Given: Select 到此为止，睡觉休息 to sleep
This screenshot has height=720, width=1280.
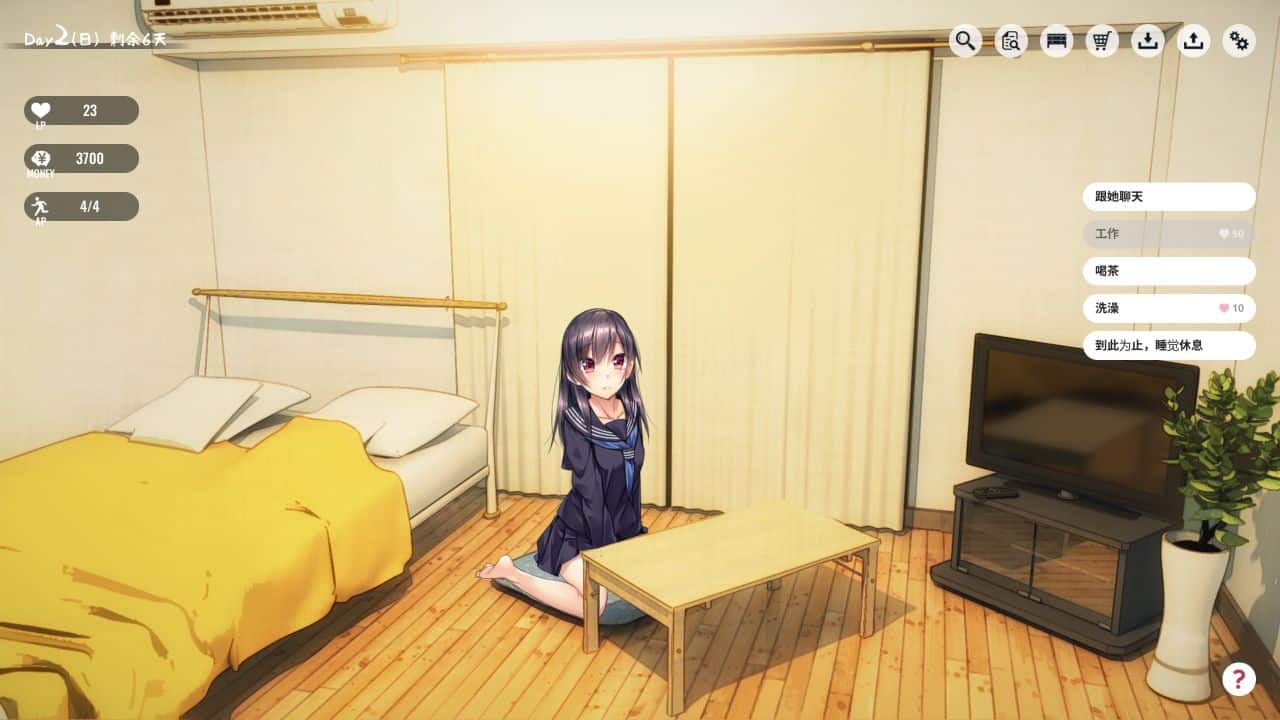Looking at the screenshot, I should 1168,345.
